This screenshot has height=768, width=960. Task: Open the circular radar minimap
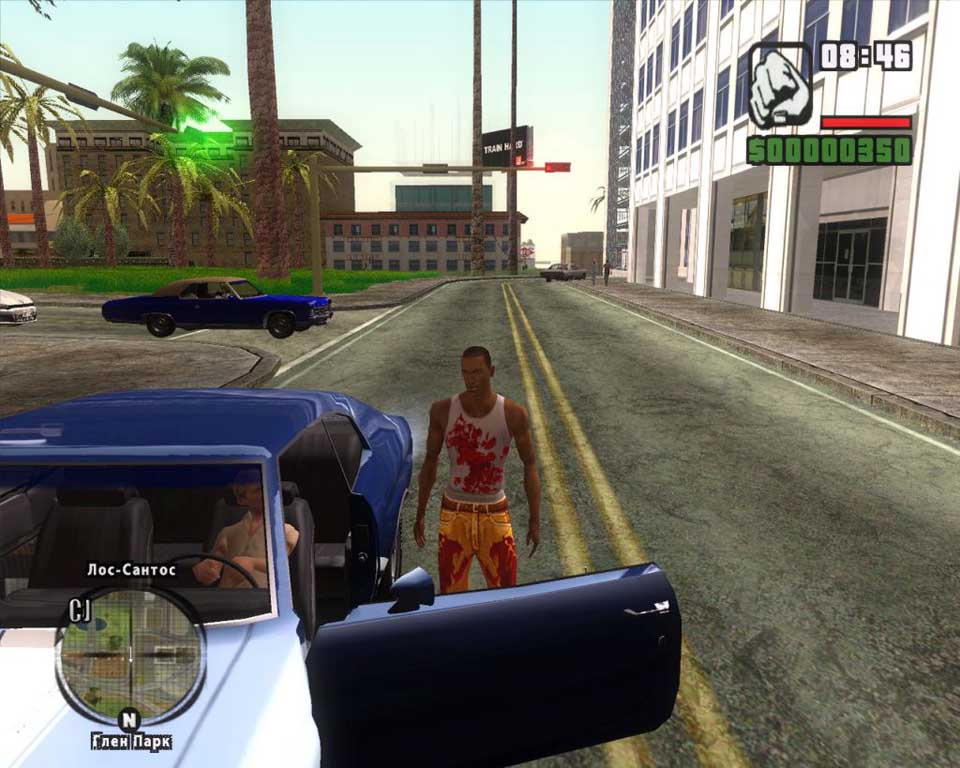[x=130, y=655]
